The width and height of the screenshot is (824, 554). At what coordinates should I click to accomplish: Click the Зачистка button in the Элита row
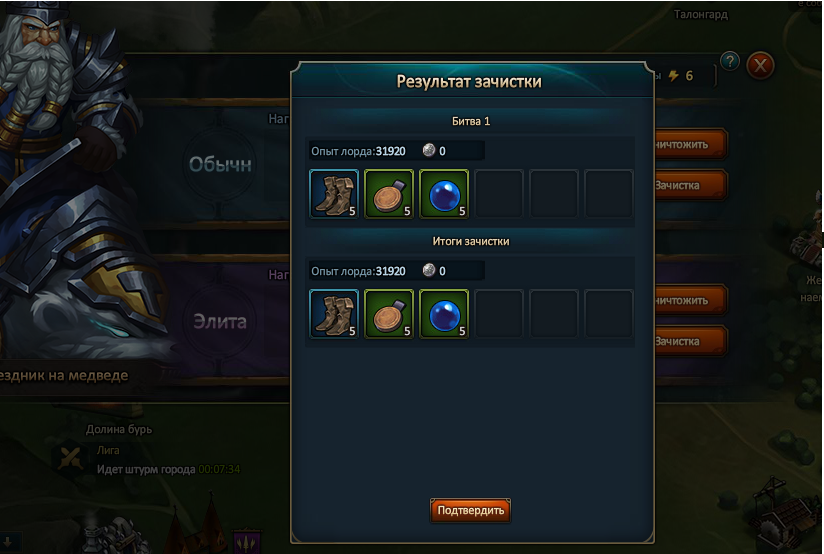[689, 341]
